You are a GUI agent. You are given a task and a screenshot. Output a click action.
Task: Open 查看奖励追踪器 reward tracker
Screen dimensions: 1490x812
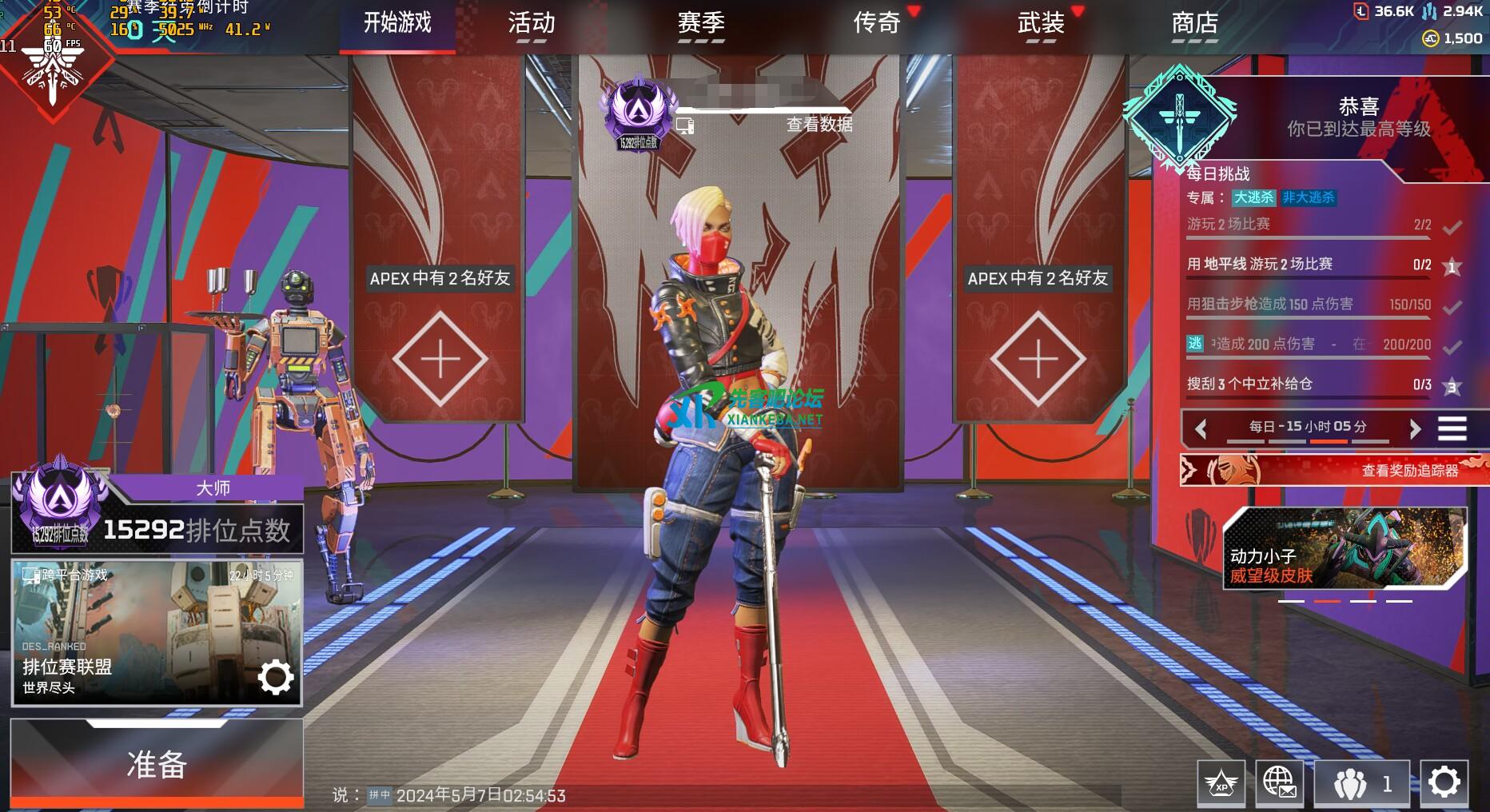pos(1333,471)
